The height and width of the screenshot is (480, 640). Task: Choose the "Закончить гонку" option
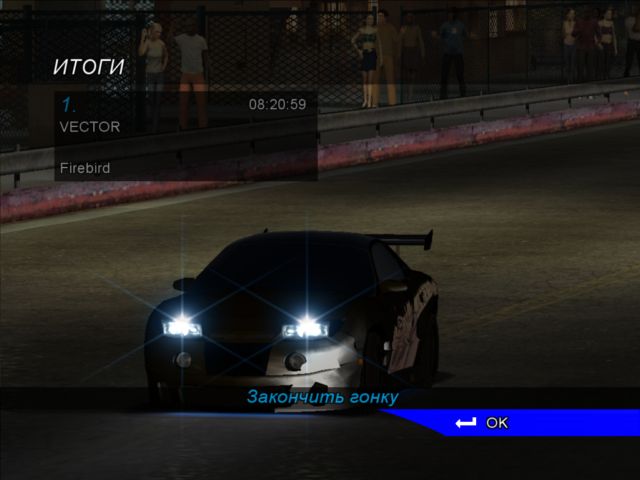(322, 397)
